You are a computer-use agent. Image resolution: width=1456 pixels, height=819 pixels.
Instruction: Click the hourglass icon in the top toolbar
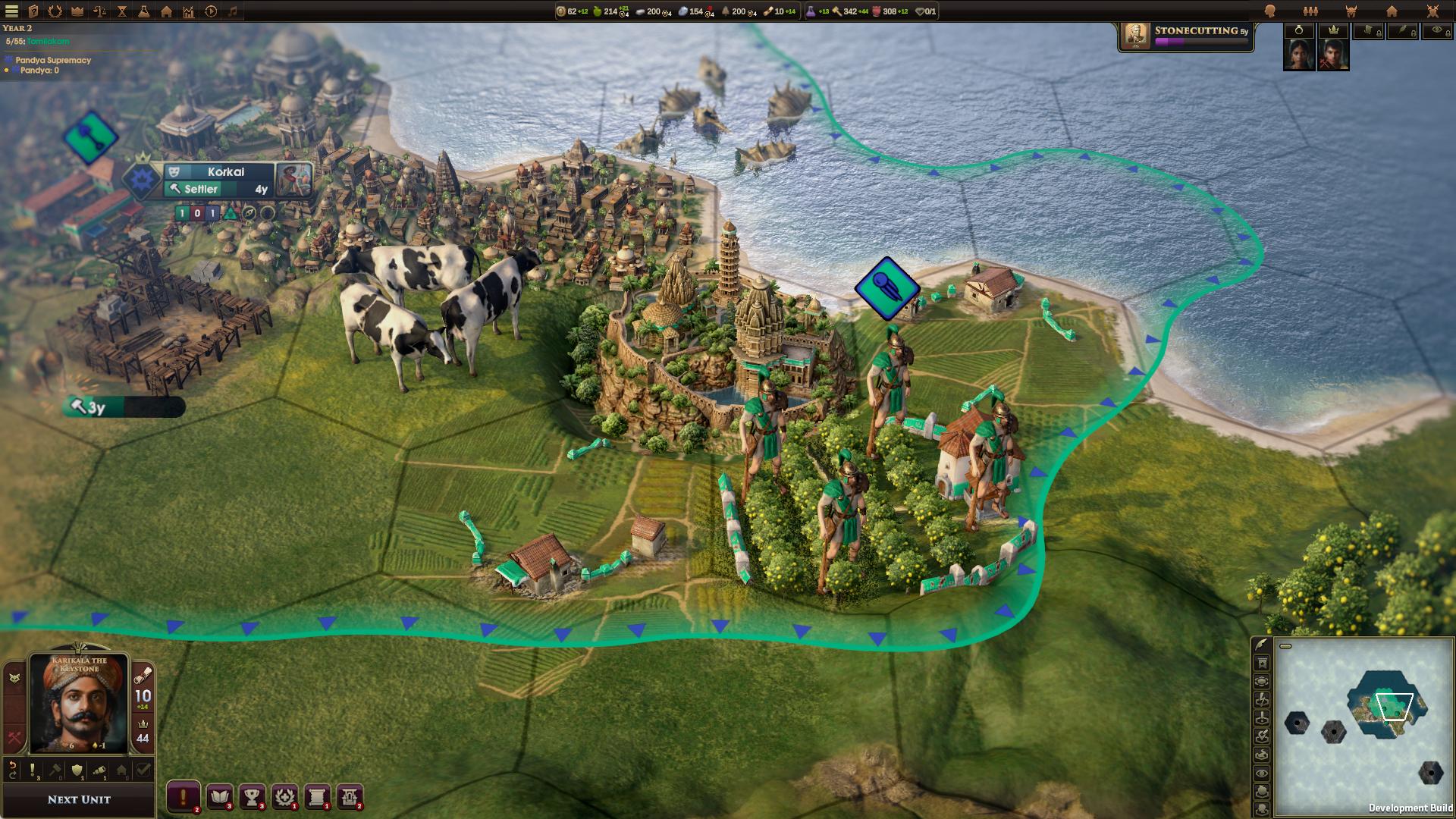pyautogui.click(x=121, y=11)
